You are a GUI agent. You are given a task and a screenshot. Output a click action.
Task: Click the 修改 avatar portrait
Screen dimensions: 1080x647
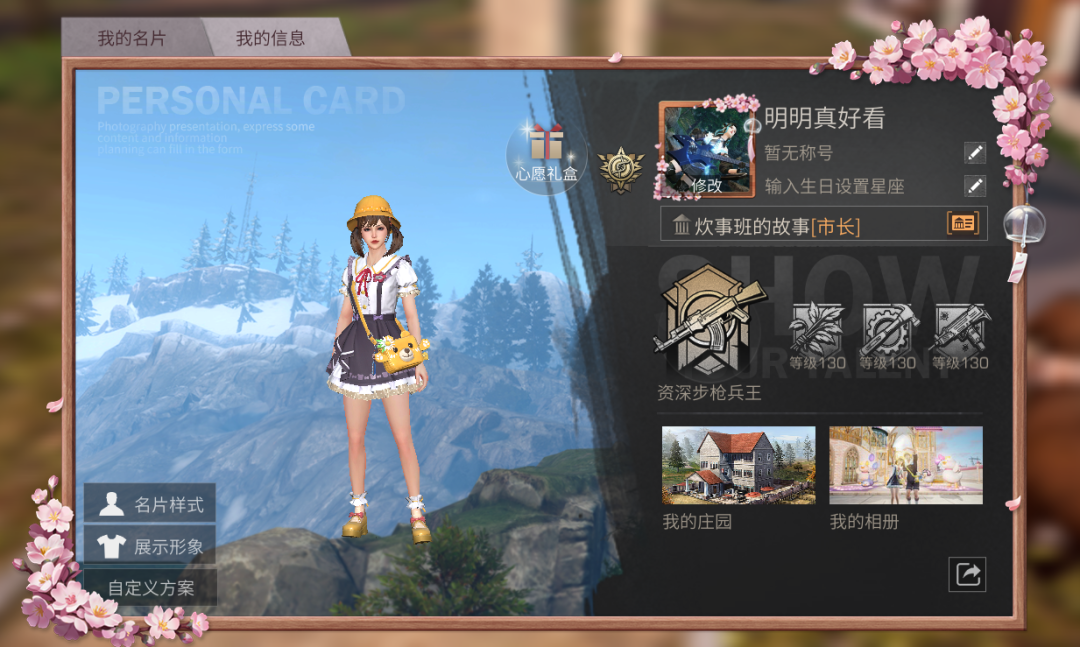707,150
